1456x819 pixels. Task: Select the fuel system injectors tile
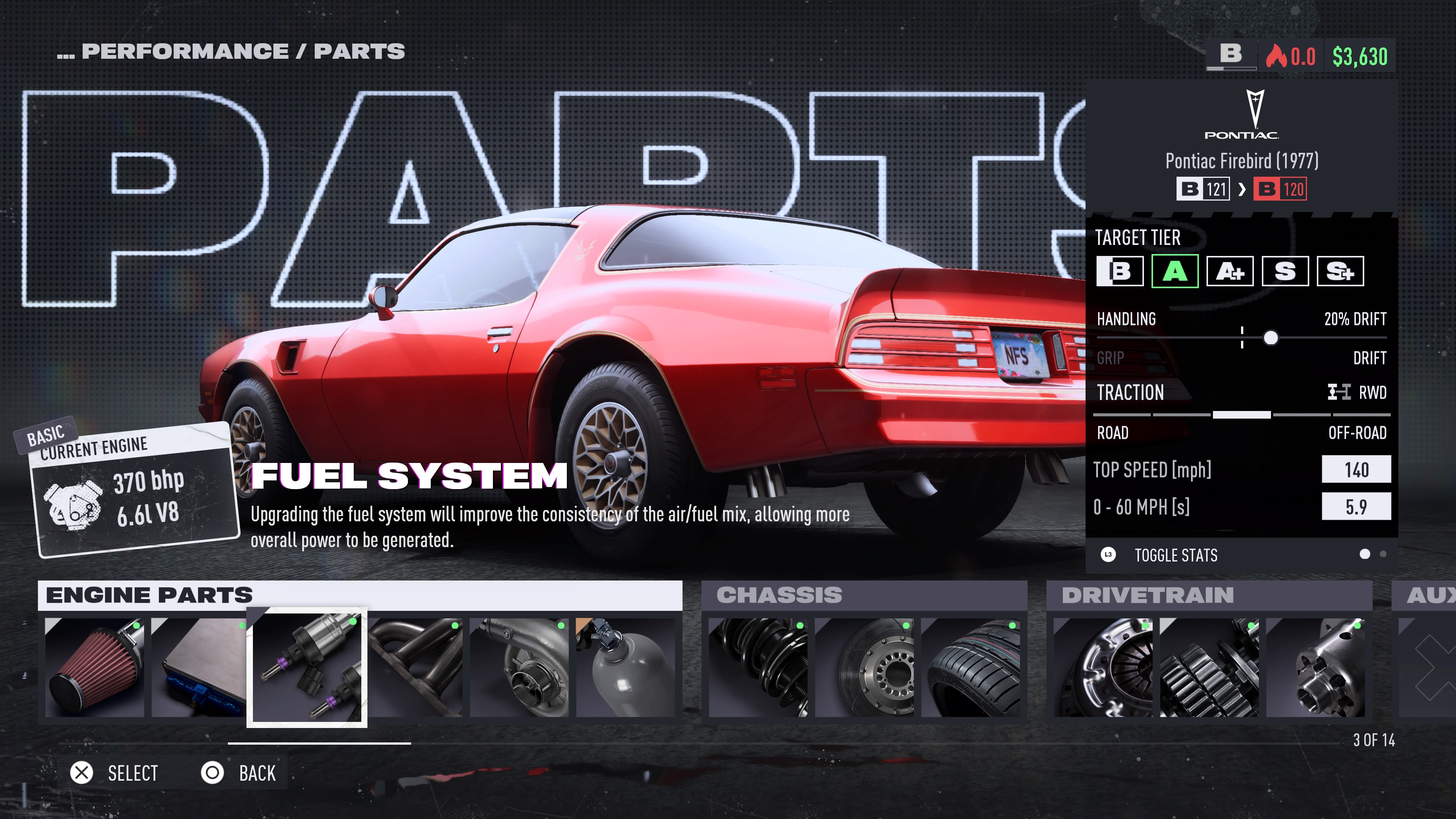(307, 667)
